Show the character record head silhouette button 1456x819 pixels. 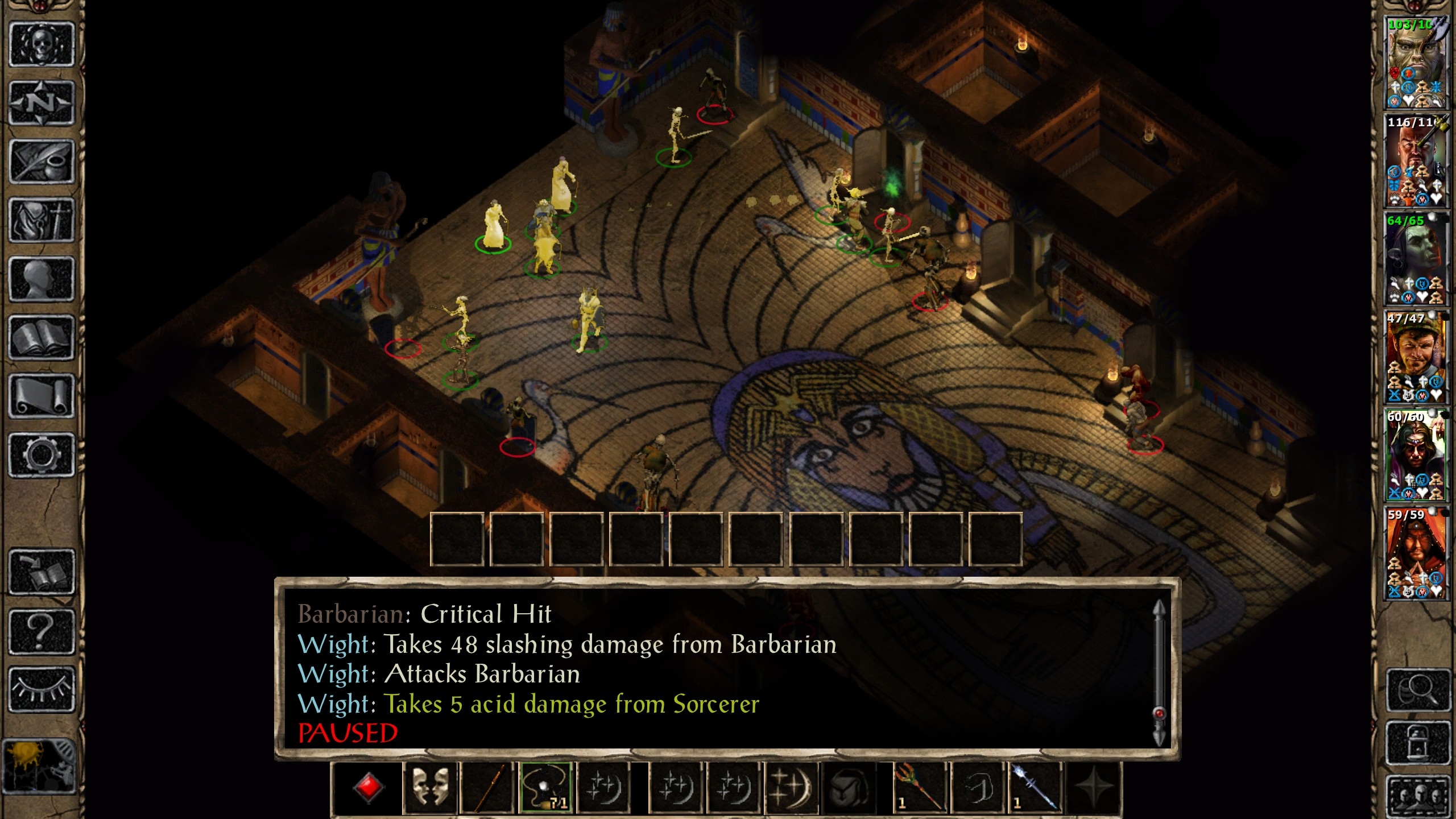point(42,279)
